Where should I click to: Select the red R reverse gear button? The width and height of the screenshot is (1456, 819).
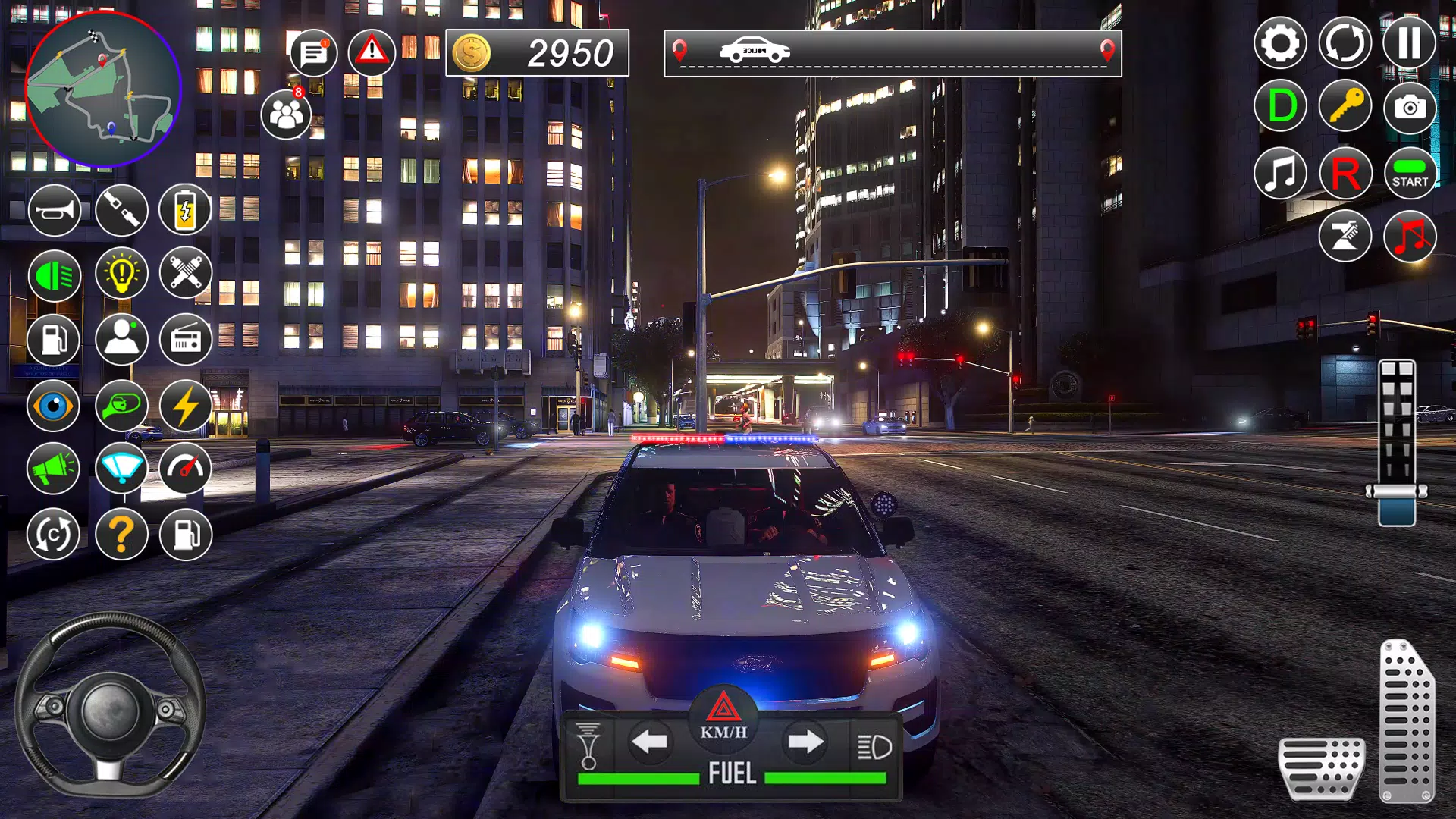pos(1345,174)
